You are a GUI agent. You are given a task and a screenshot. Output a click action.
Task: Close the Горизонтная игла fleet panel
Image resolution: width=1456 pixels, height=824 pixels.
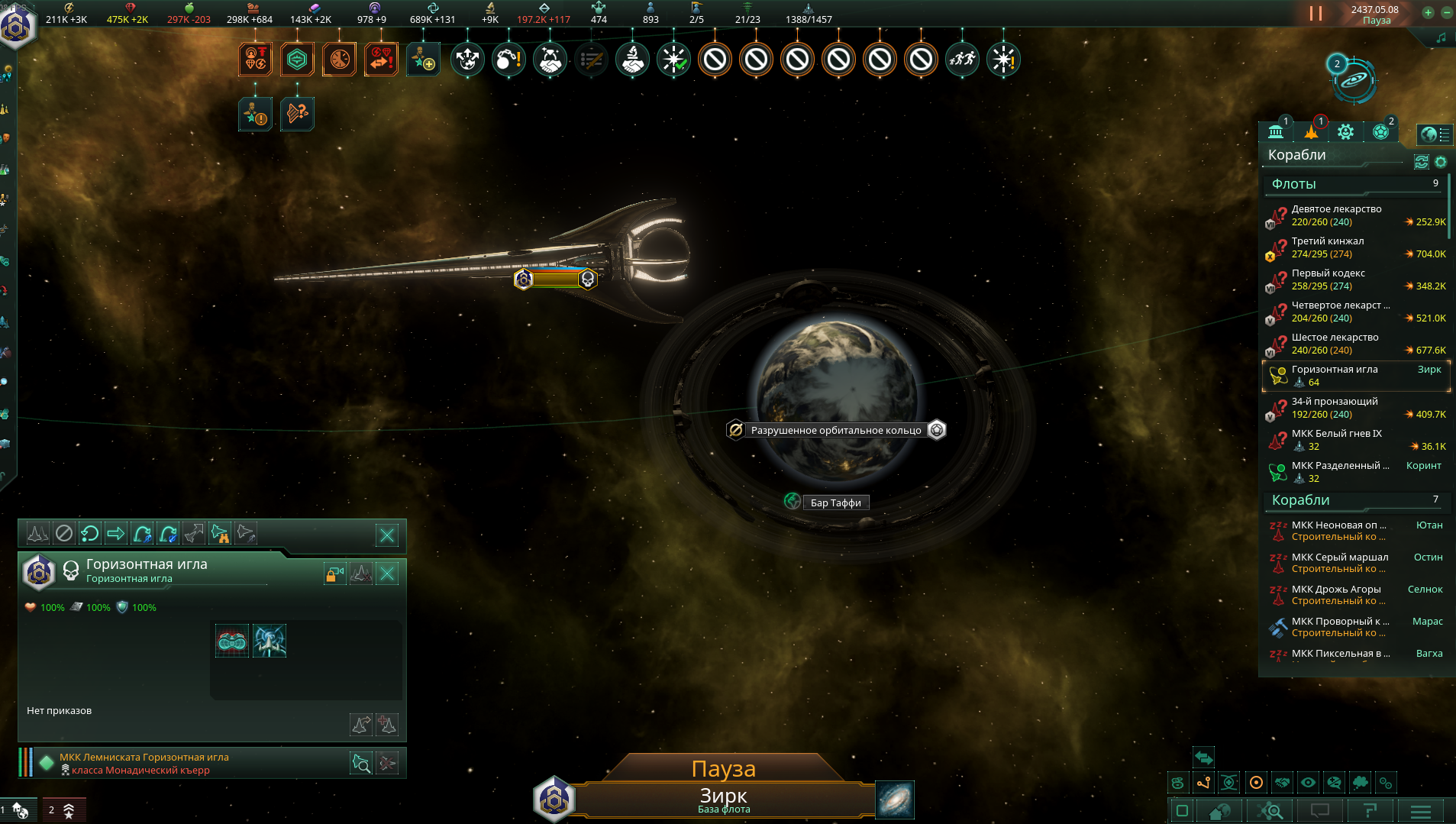point(388,574)
